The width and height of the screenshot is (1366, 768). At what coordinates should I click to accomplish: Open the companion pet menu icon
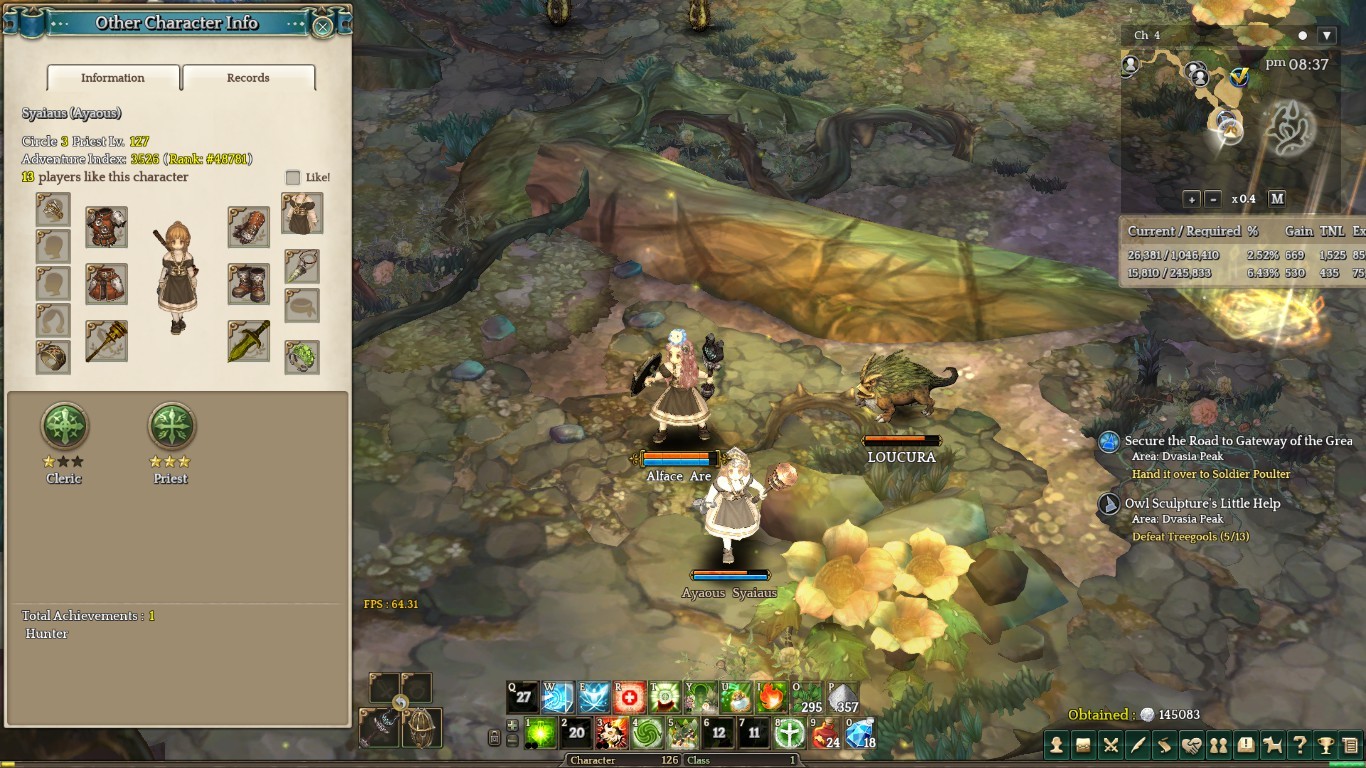coord(1272,744)
